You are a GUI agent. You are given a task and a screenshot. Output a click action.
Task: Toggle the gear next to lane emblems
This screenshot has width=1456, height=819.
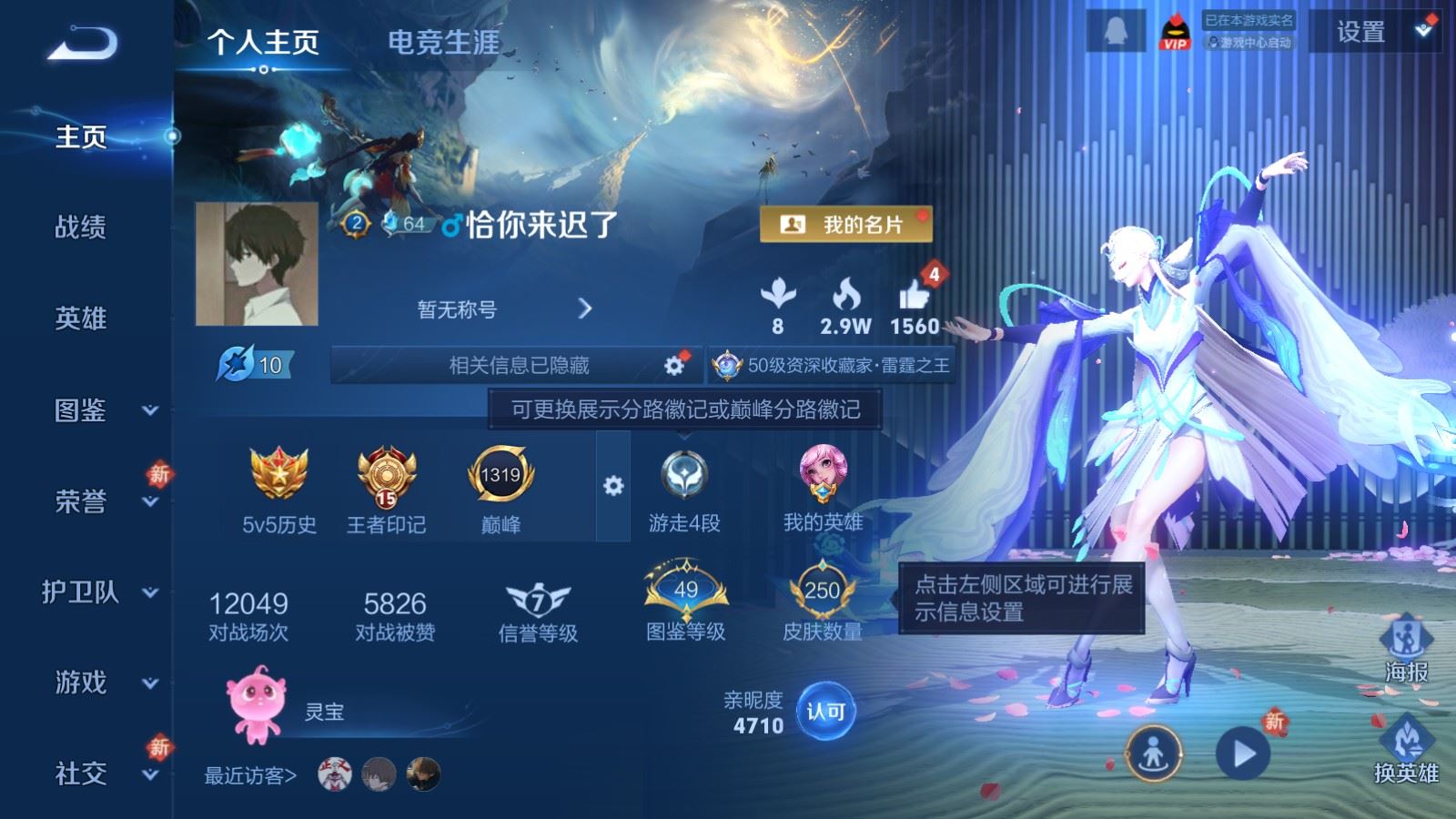click(615, 487)
